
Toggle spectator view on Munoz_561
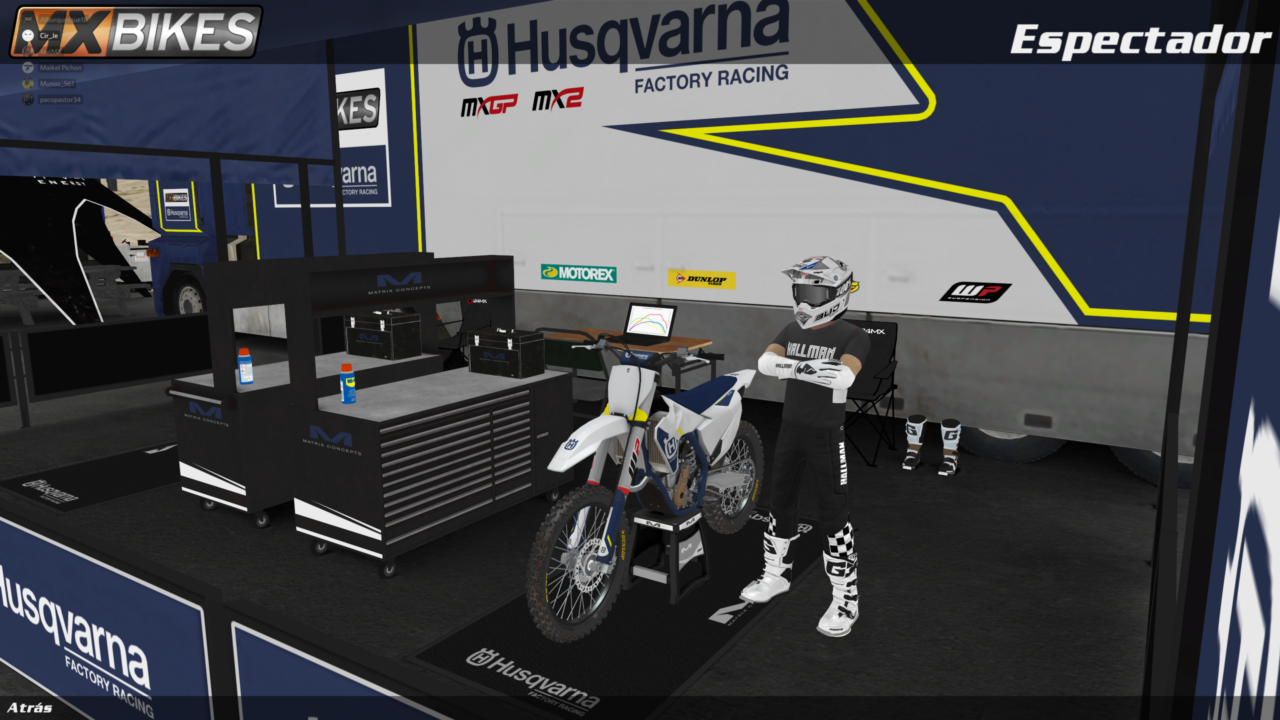(x=55, y=83)
